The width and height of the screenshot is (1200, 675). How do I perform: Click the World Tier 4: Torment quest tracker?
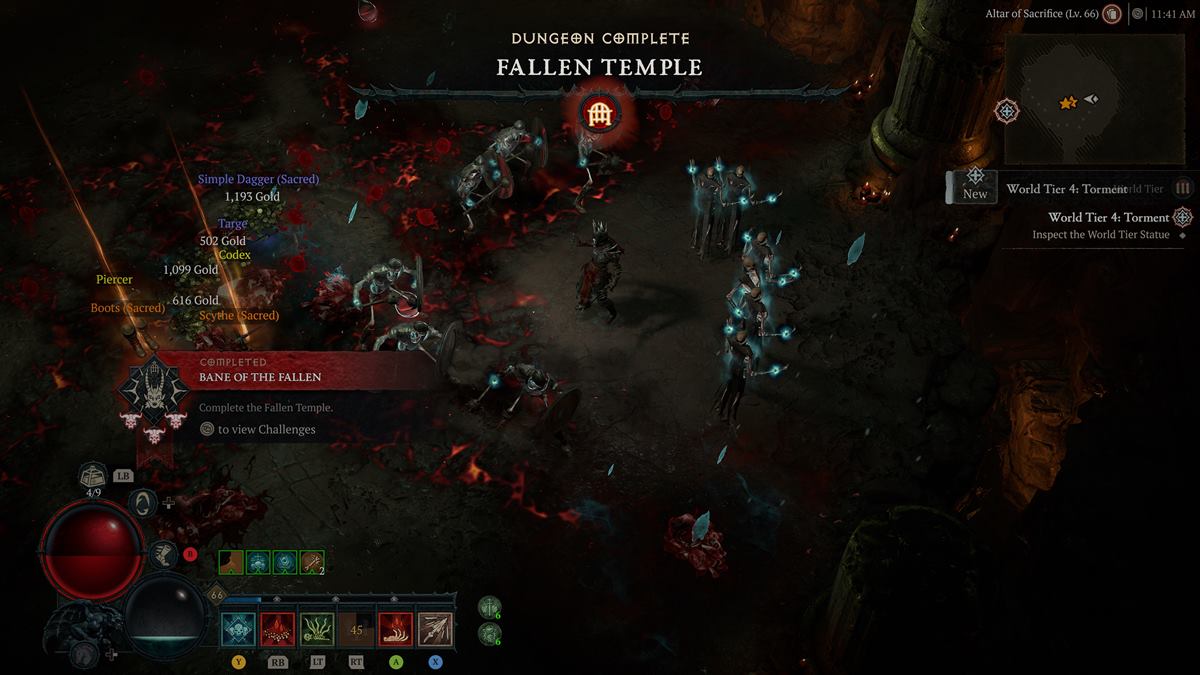coord(1108,217)
